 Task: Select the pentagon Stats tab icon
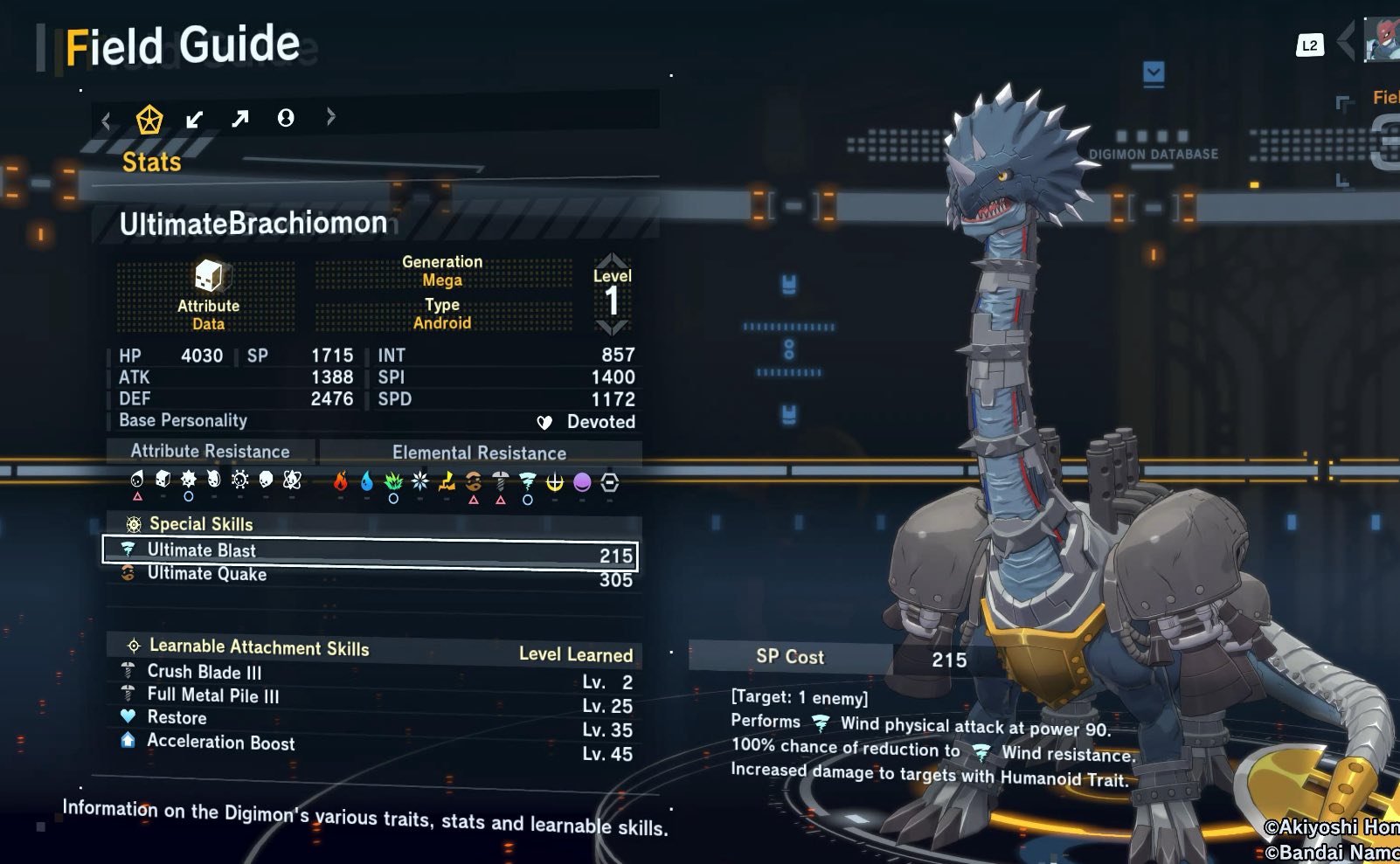coord(149,119)
